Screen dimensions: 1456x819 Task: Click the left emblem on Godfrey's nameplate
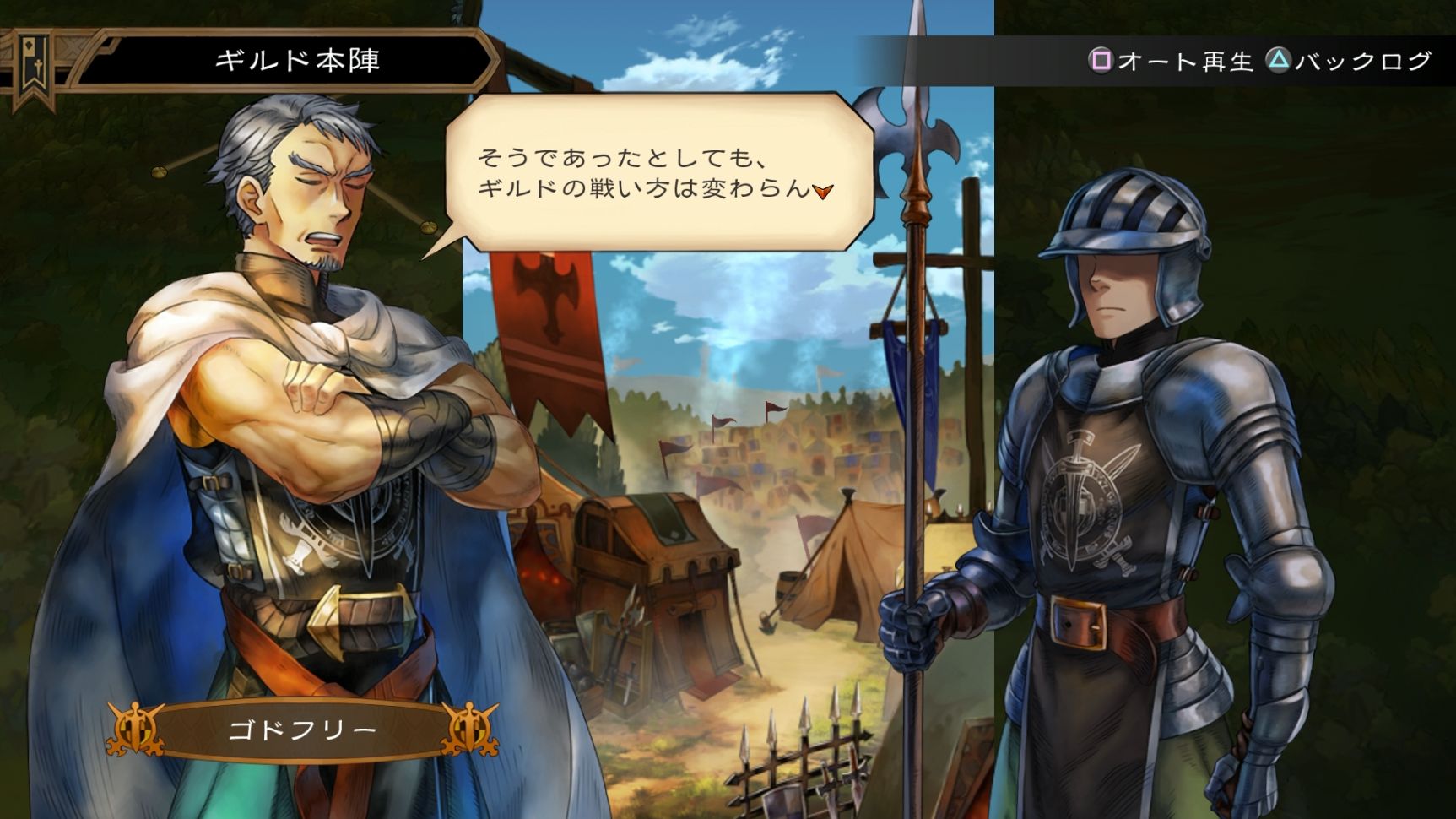click(x=136, y=728)
